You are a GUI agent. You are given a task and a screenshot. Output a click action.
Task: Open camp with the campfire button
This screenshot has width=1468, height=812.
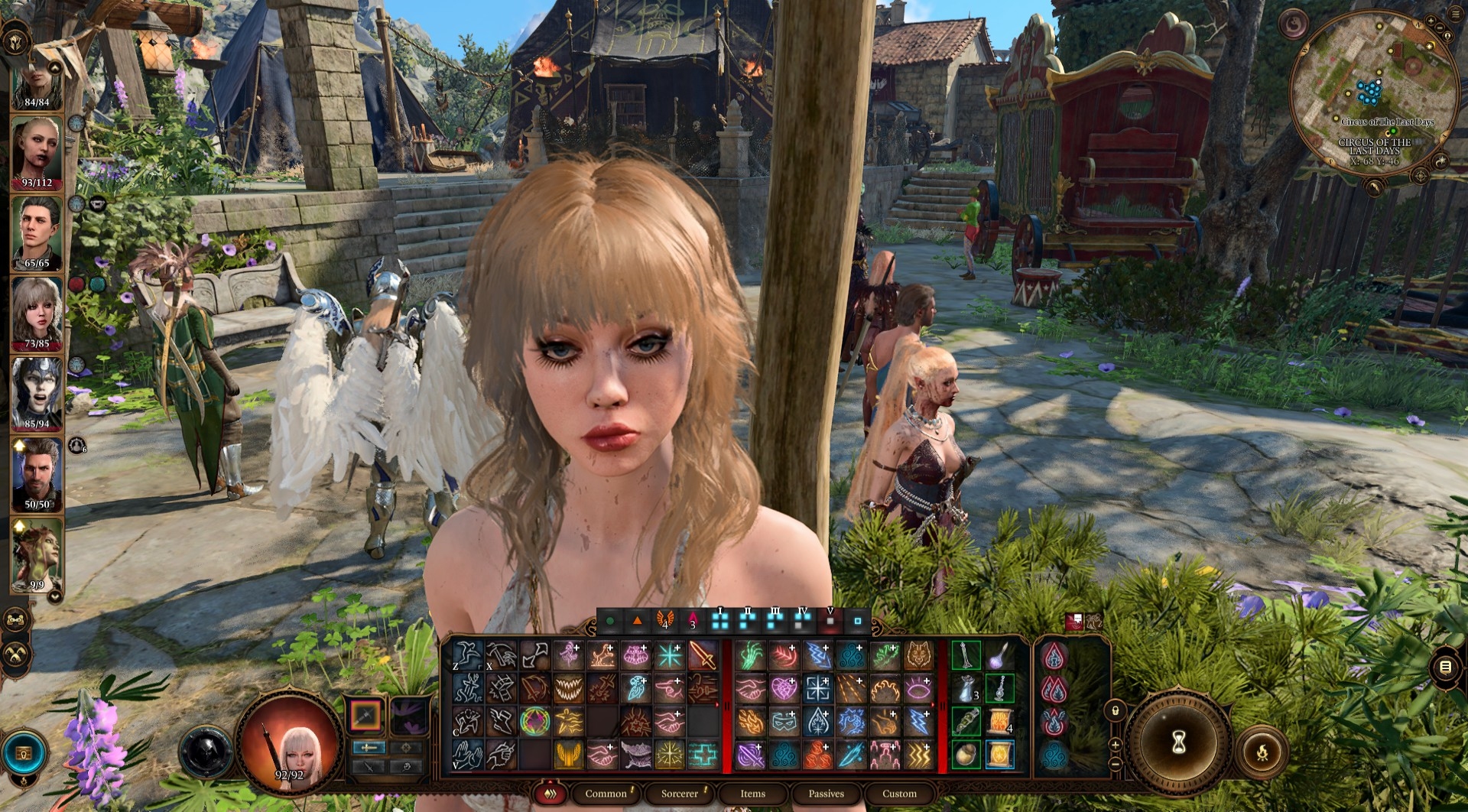[x=1262, y=753]
